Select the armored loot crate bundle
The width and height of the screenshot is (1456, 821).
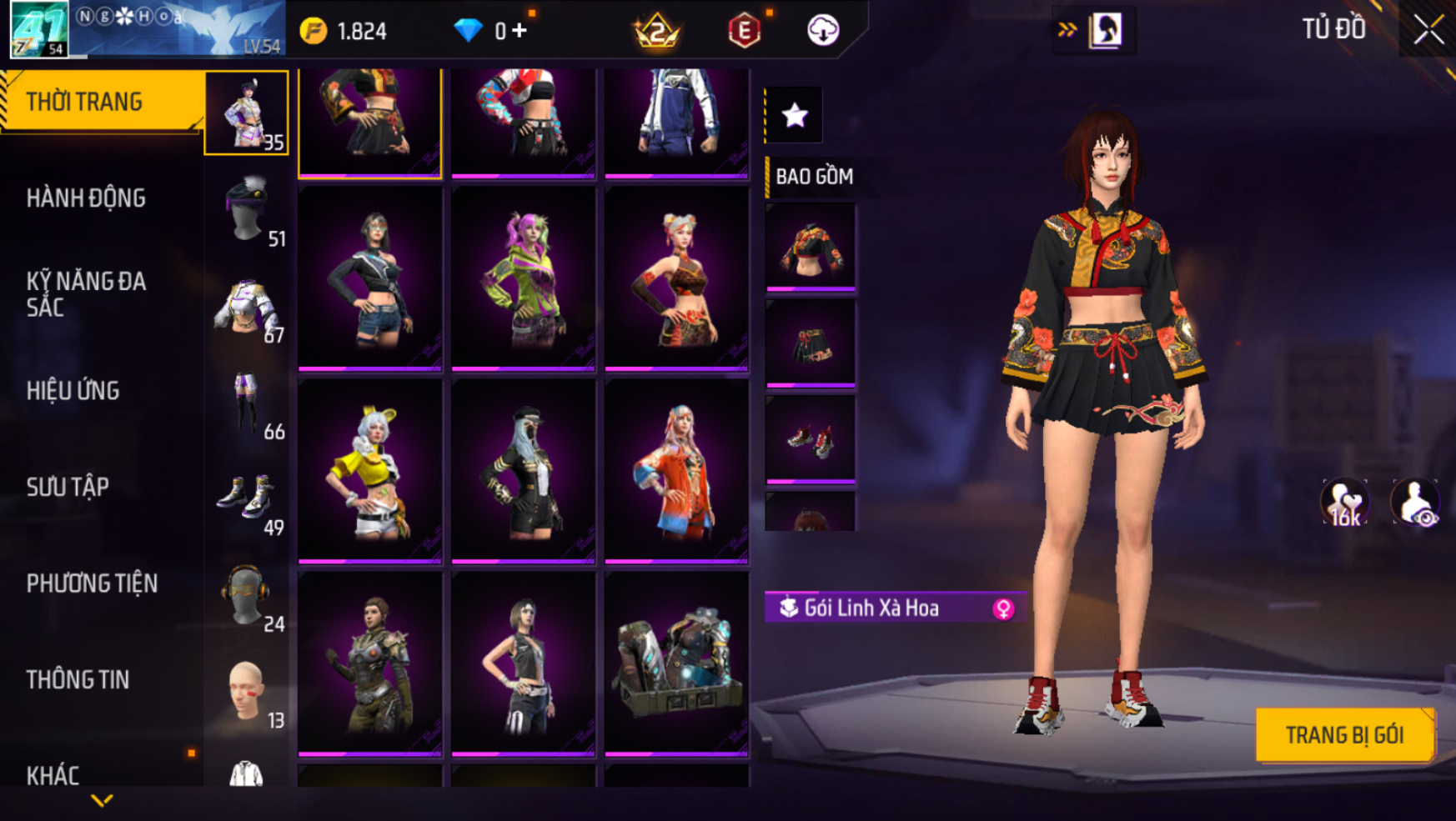(676, 663)
